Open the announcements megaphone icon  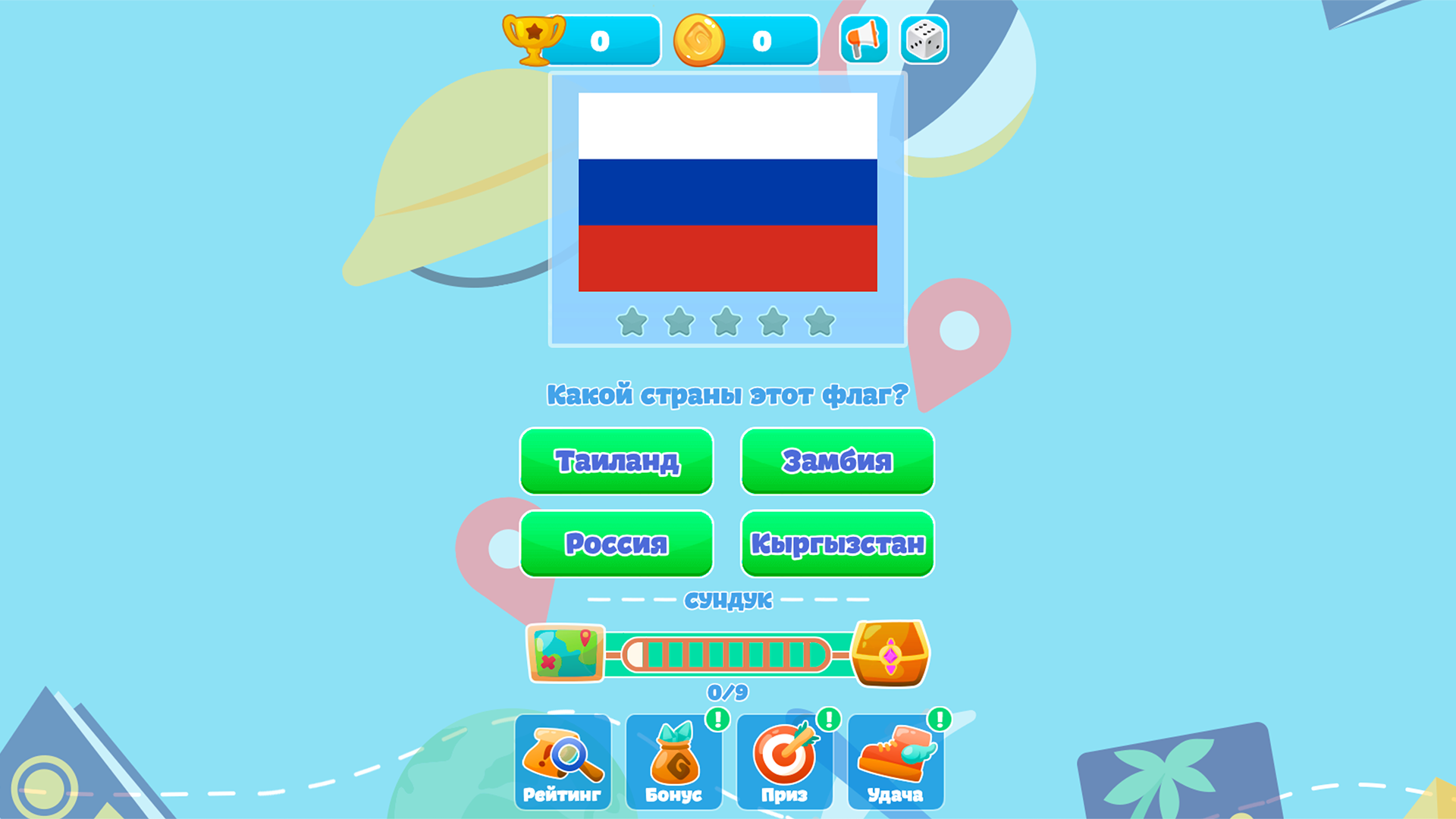[864, 39]
